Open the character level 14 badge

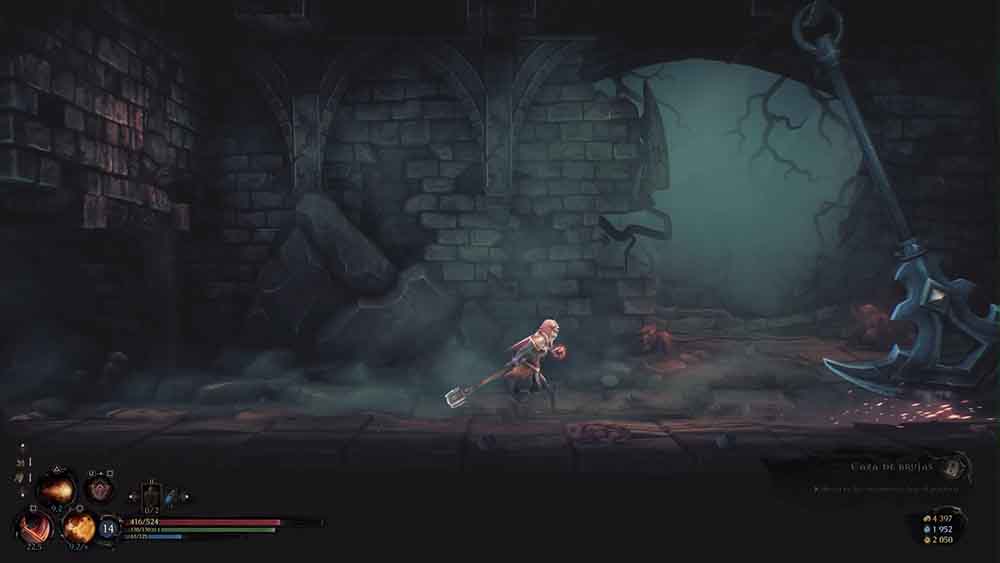pyautogui.click(x=109, y=527)
